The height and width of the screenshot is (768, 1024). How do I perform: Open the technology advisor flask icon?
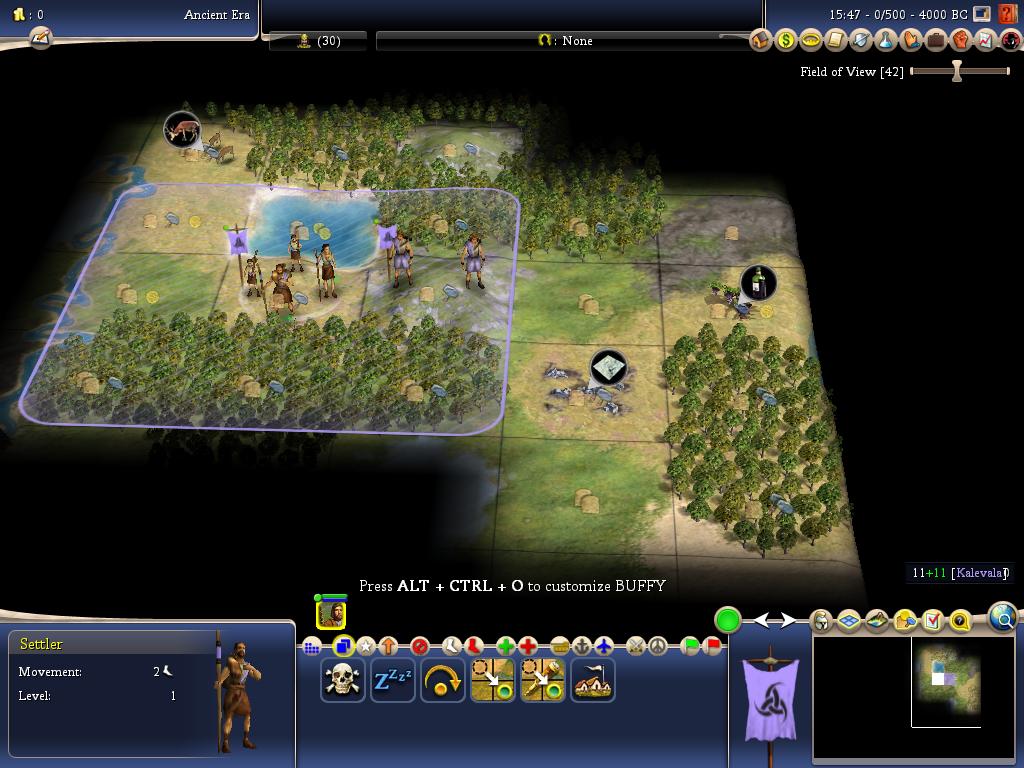(886, 41)
